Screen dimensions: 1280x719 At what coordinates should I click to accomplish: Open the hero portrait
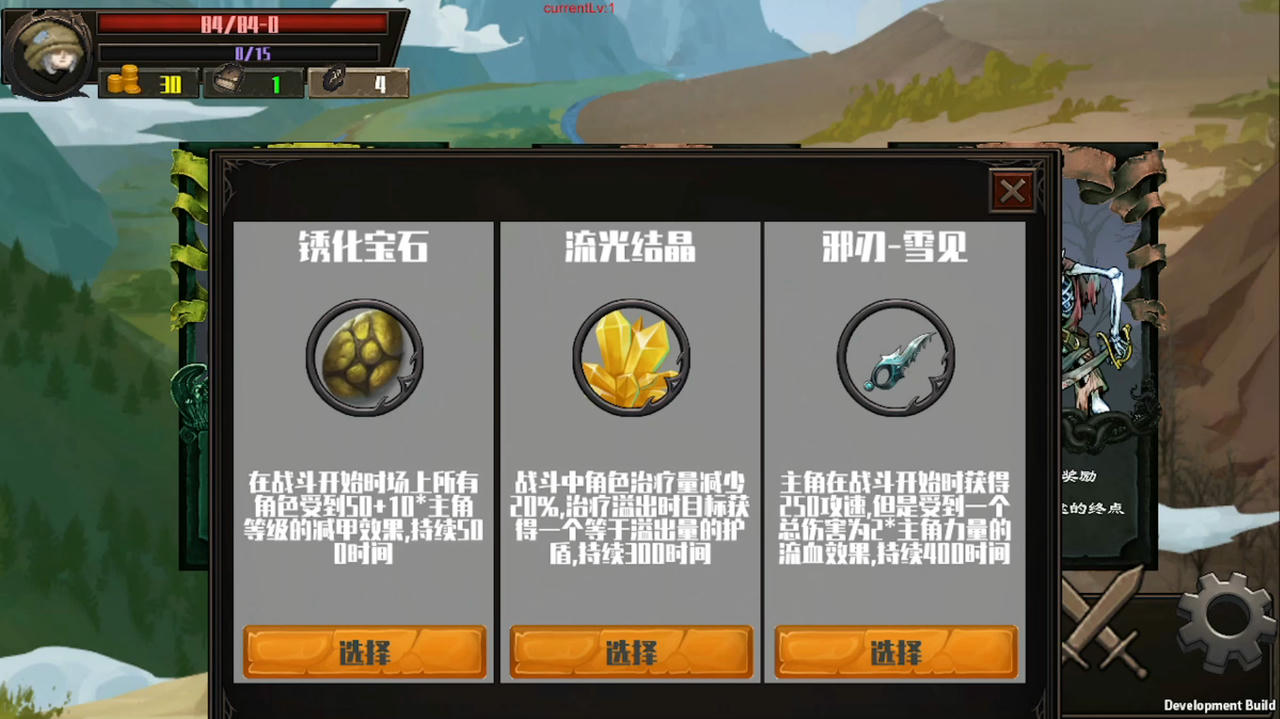click(47, 52)
